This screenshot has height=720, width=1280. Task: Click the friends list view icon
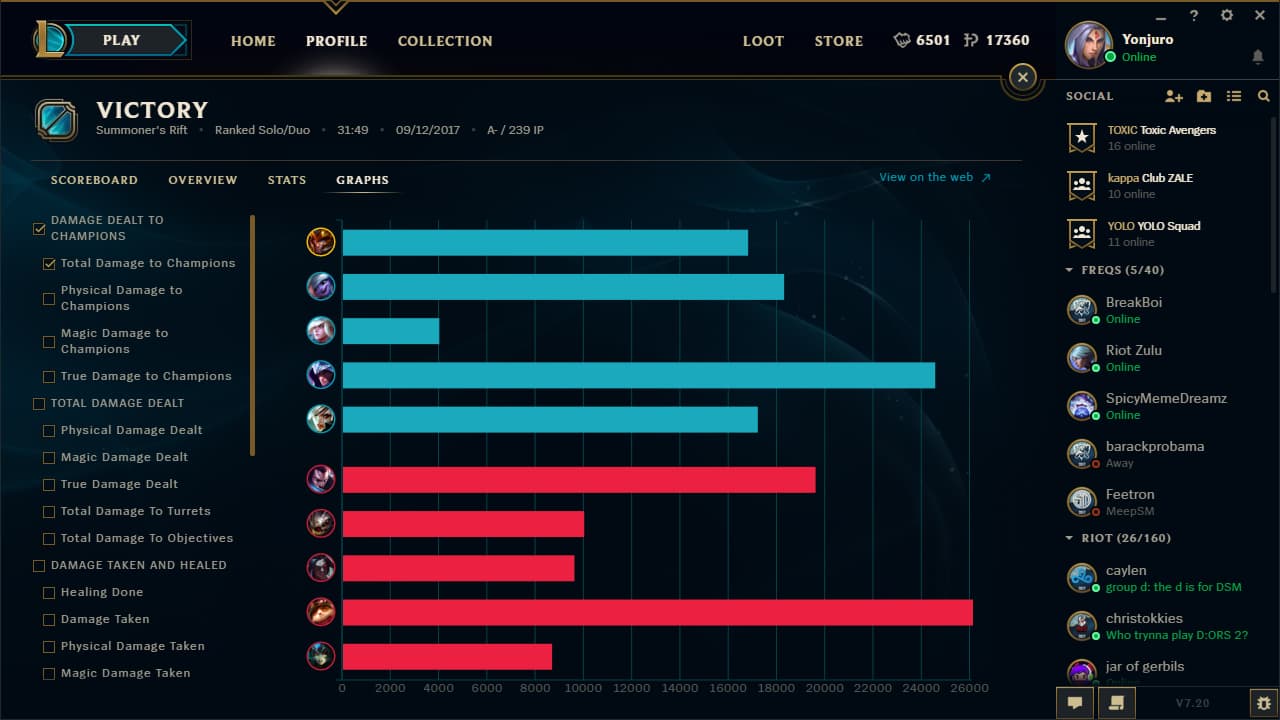pyautogui.click(x=1233, y=95)
